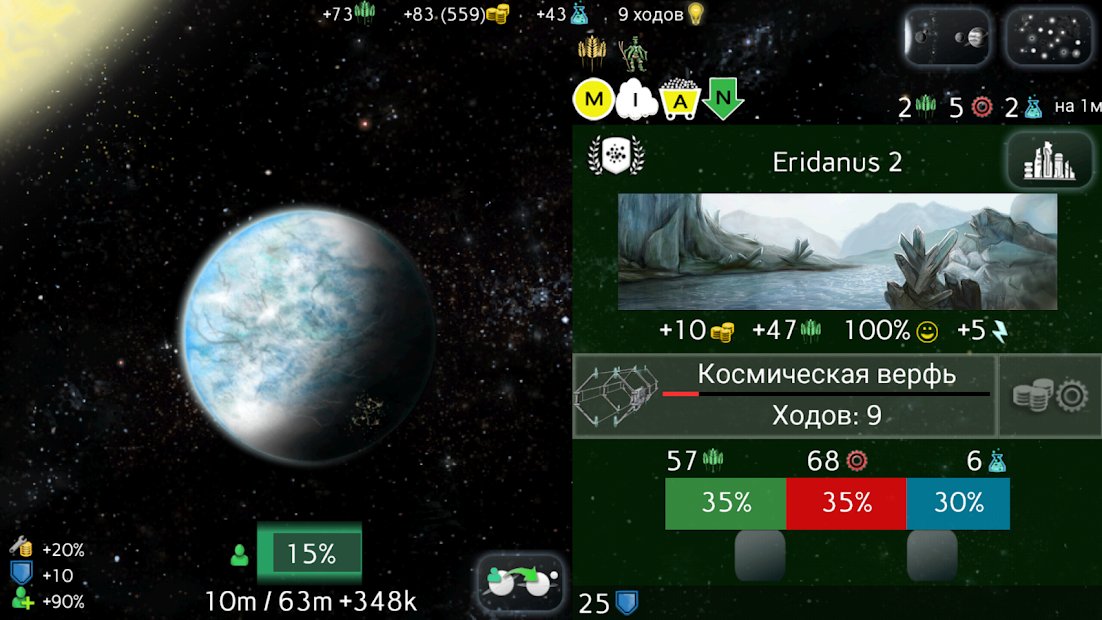The width and height of the screenshot is (1102, 620).
Task: Click the 9 ходов research lightbulb
Action: point(695,14)
